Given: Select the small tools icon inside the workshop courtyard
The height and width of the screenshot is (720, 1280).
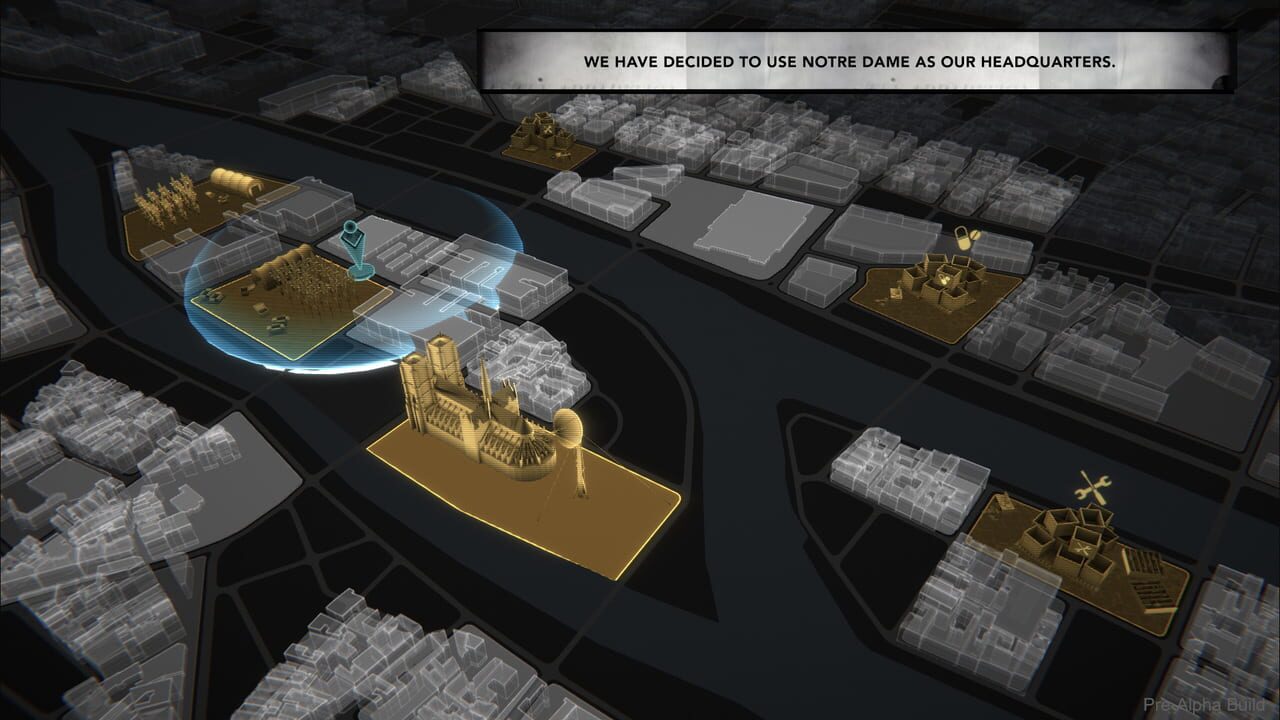Looking at the screenshot, I should click(x=1082, y=548).
